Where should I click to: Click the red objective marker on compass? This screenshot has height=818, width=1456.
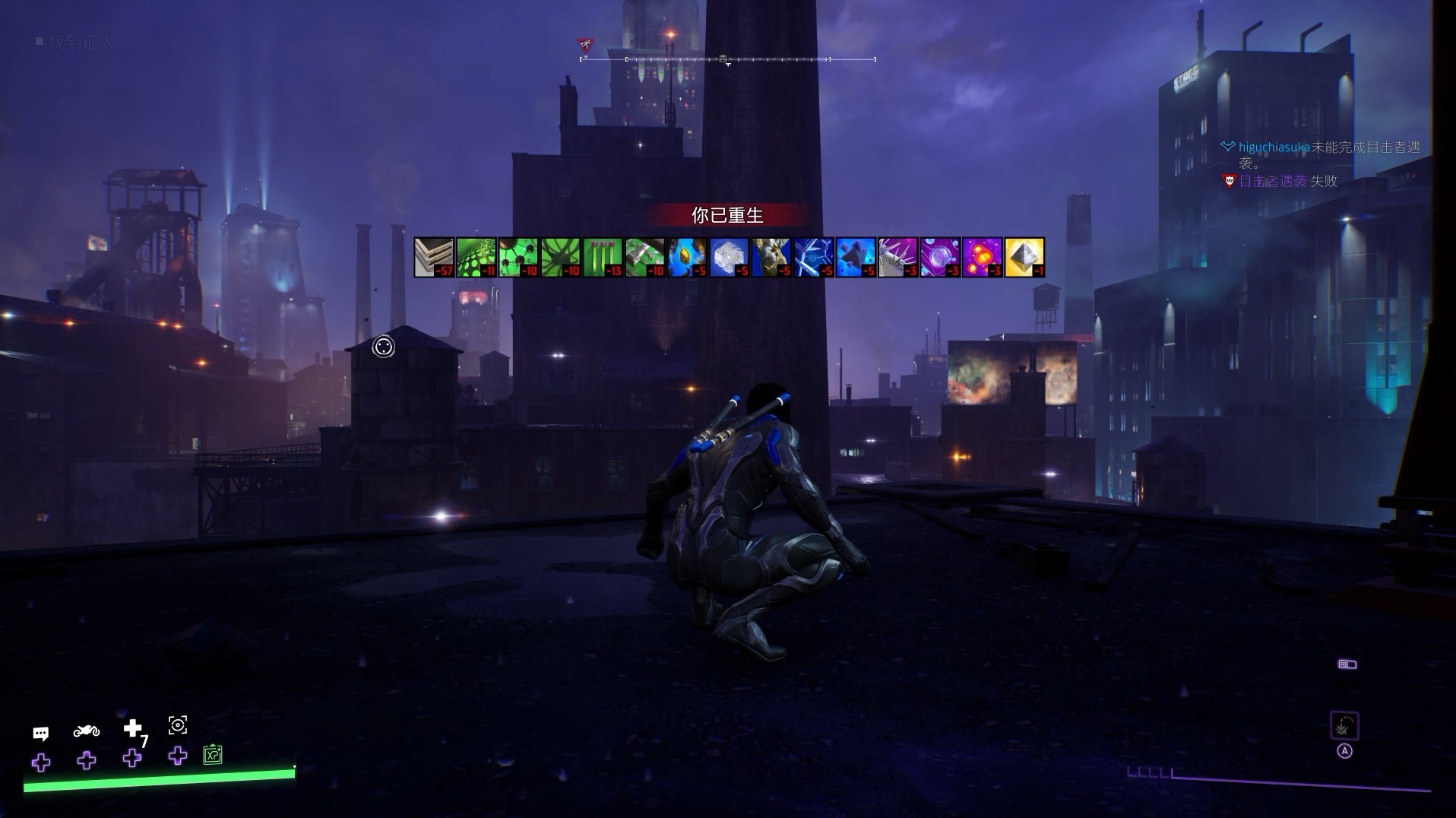[x=585, y=45]
